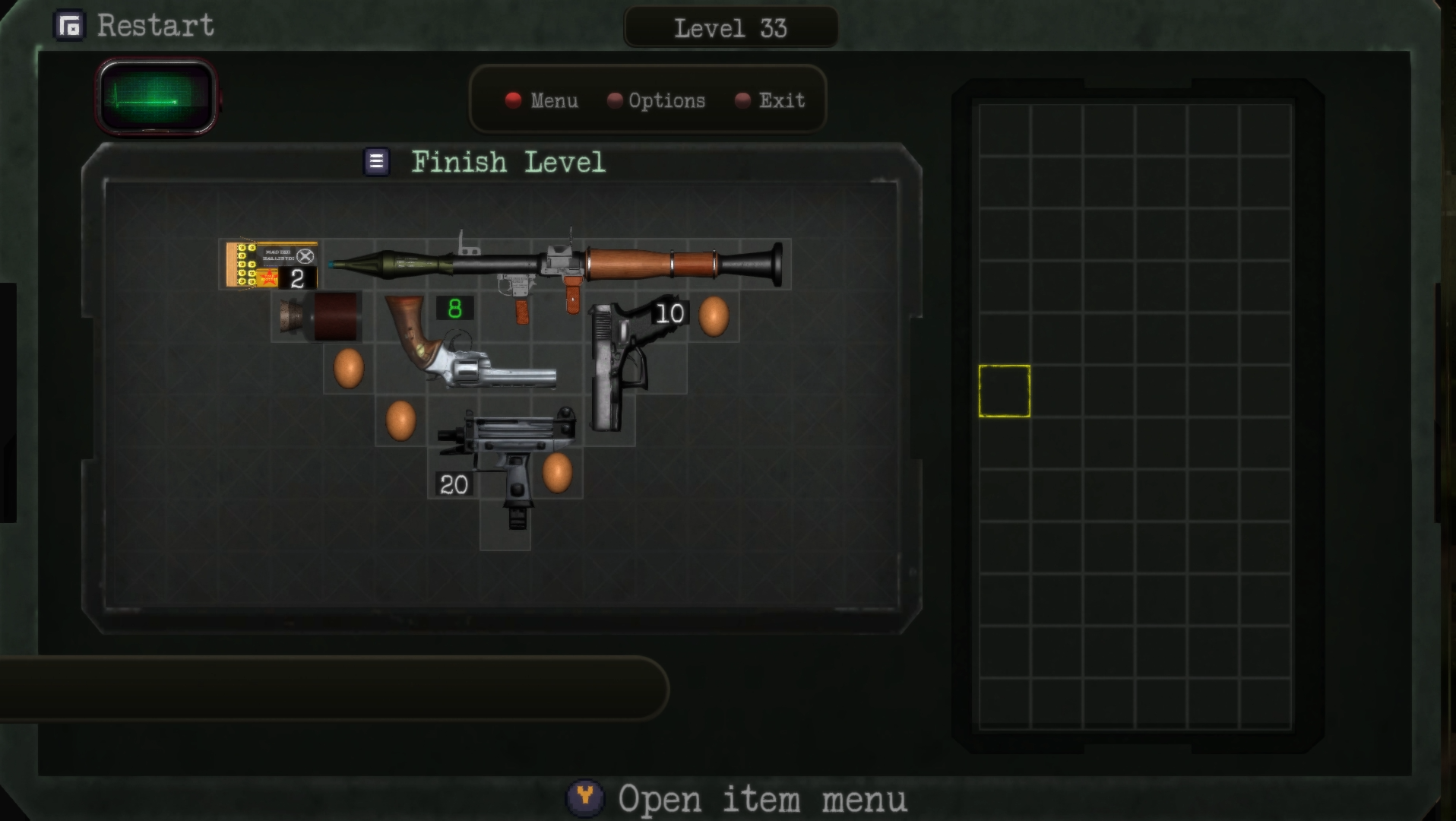
Task: Click the Level 33 title banner
Action: (730, 28)
